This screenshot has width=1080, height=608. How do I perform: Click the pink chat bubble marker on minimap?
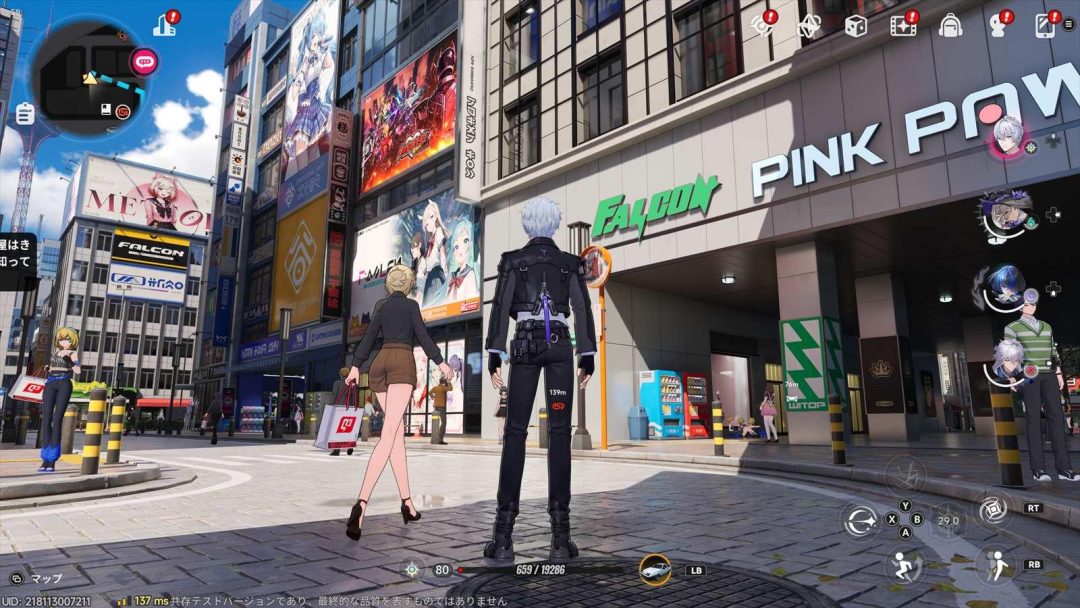145,61
